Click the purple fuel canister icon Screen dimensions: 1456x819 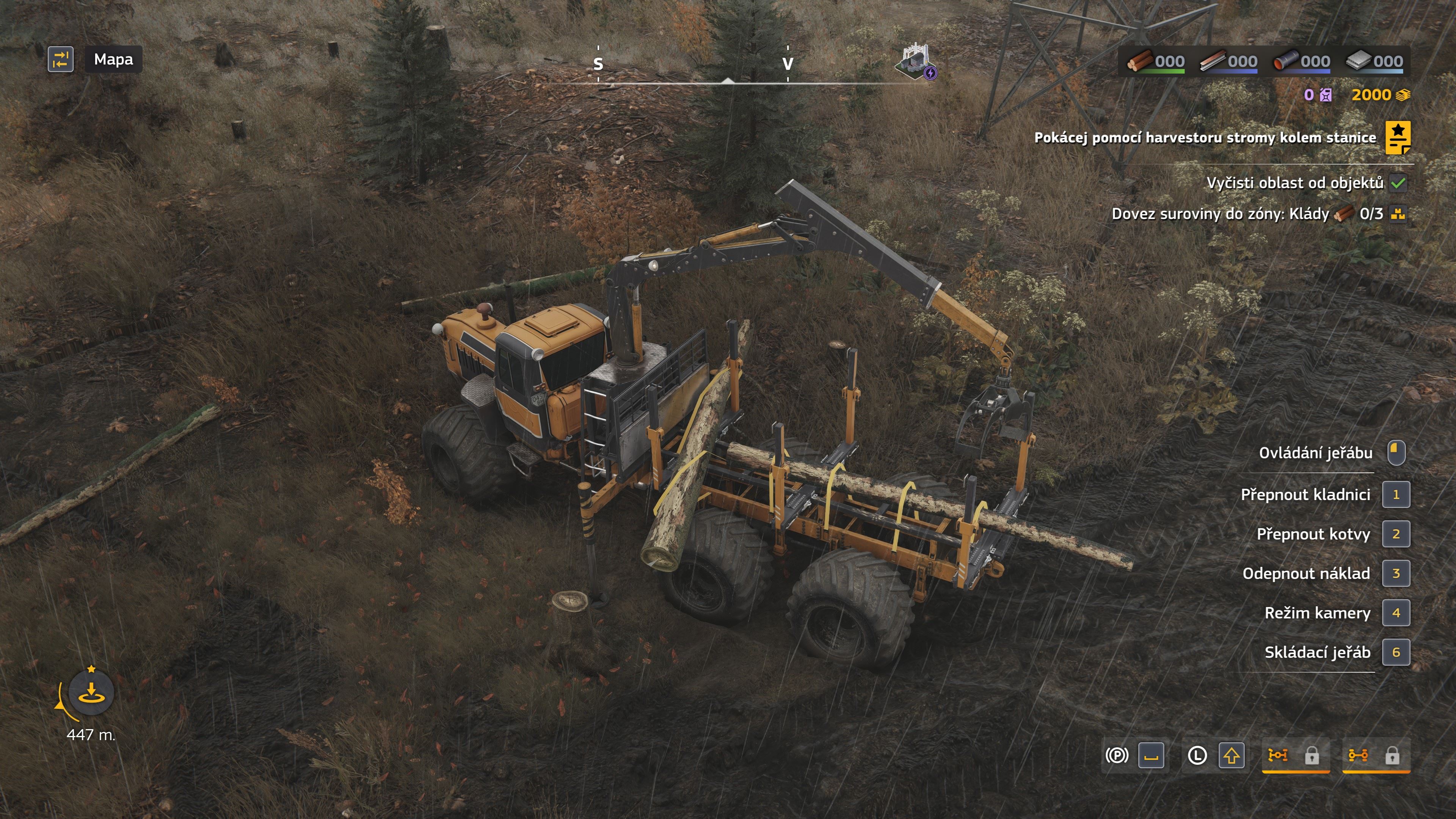click(1326, 95)
